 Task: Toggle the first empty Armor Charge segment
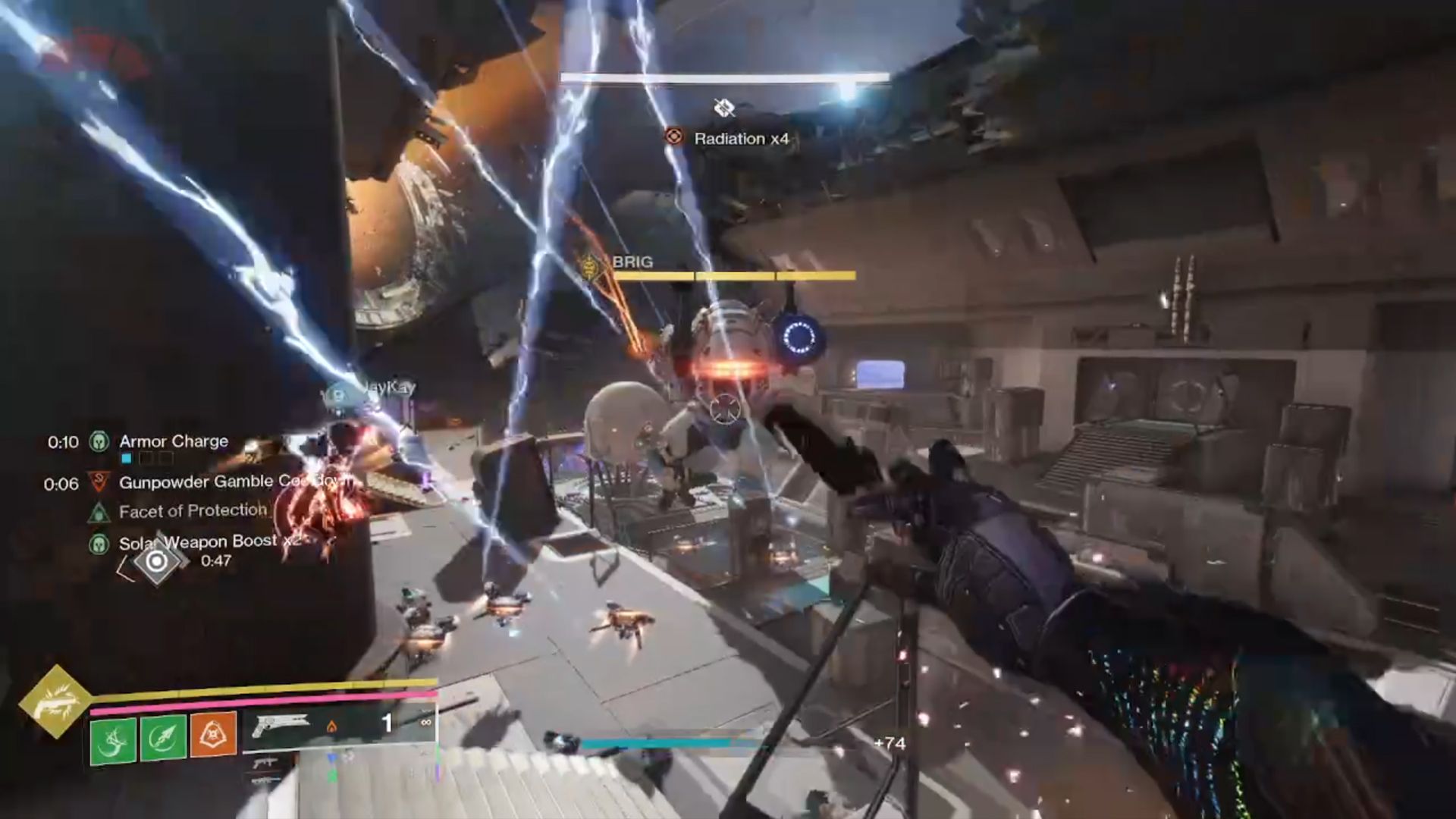click(146, 457)
